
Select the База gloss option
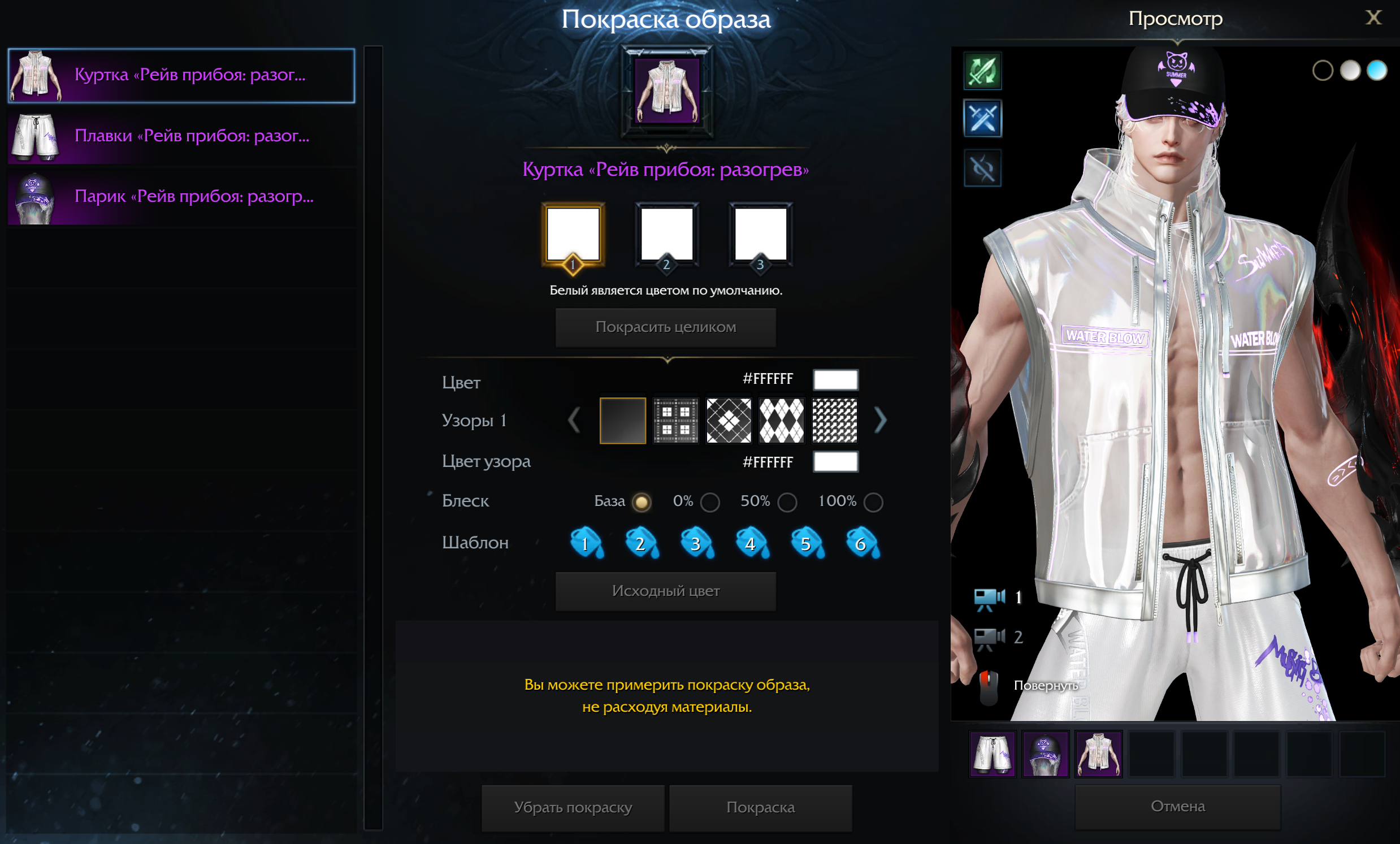click(x=642, y=503)
